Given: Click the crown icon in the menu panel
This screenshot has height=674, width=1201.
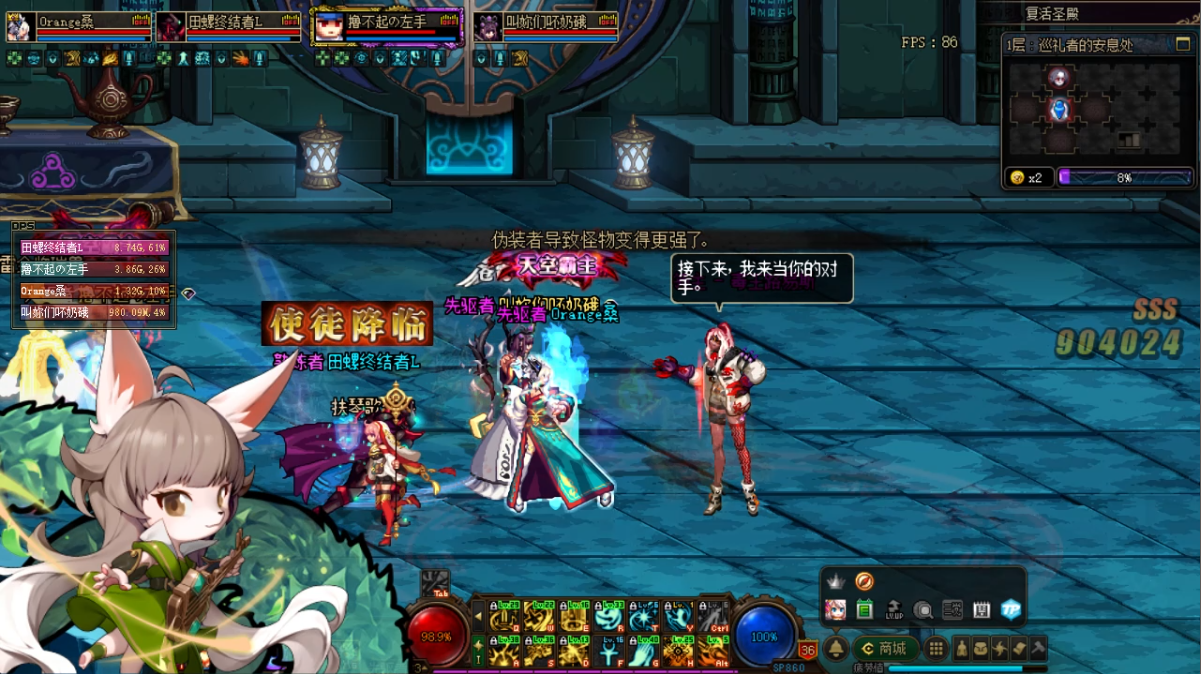Looking at the screenshot, I should click(836, 581).
